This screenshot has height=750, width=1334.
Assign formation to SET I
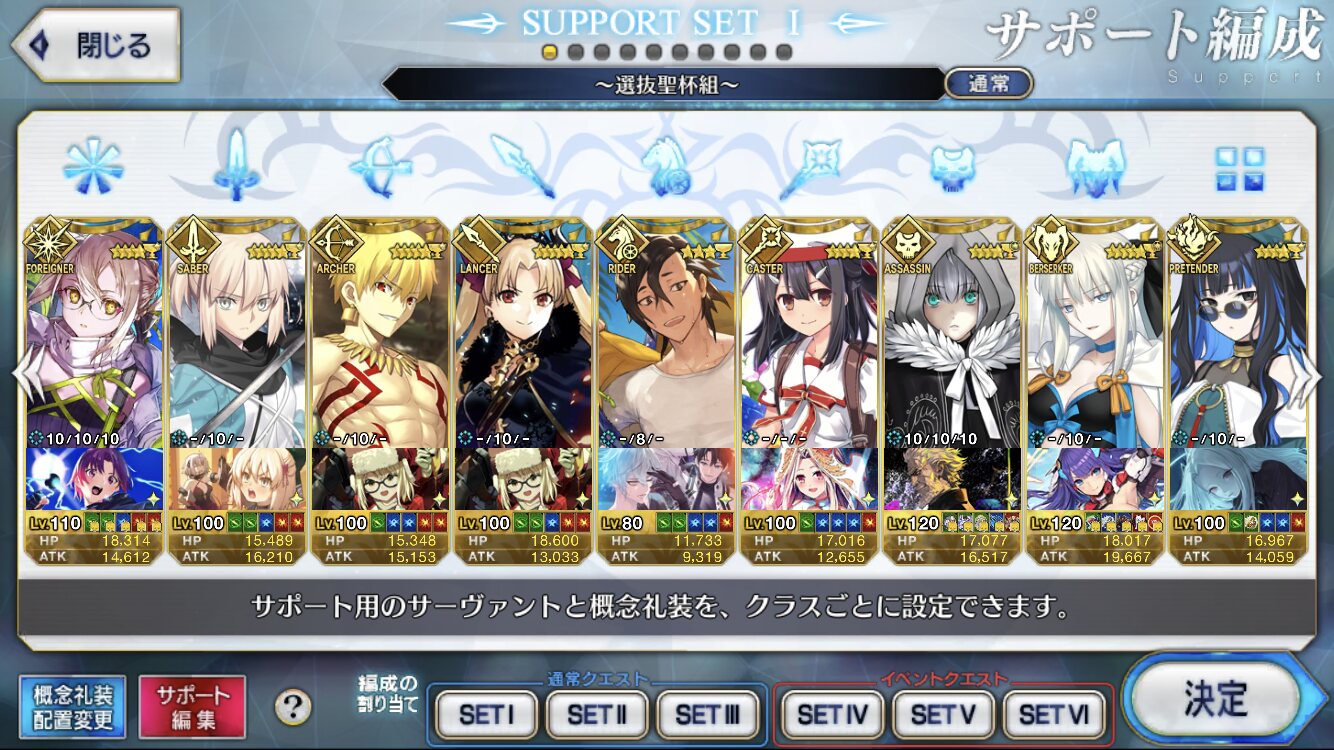pyautogui.click(x=487, y=715)
